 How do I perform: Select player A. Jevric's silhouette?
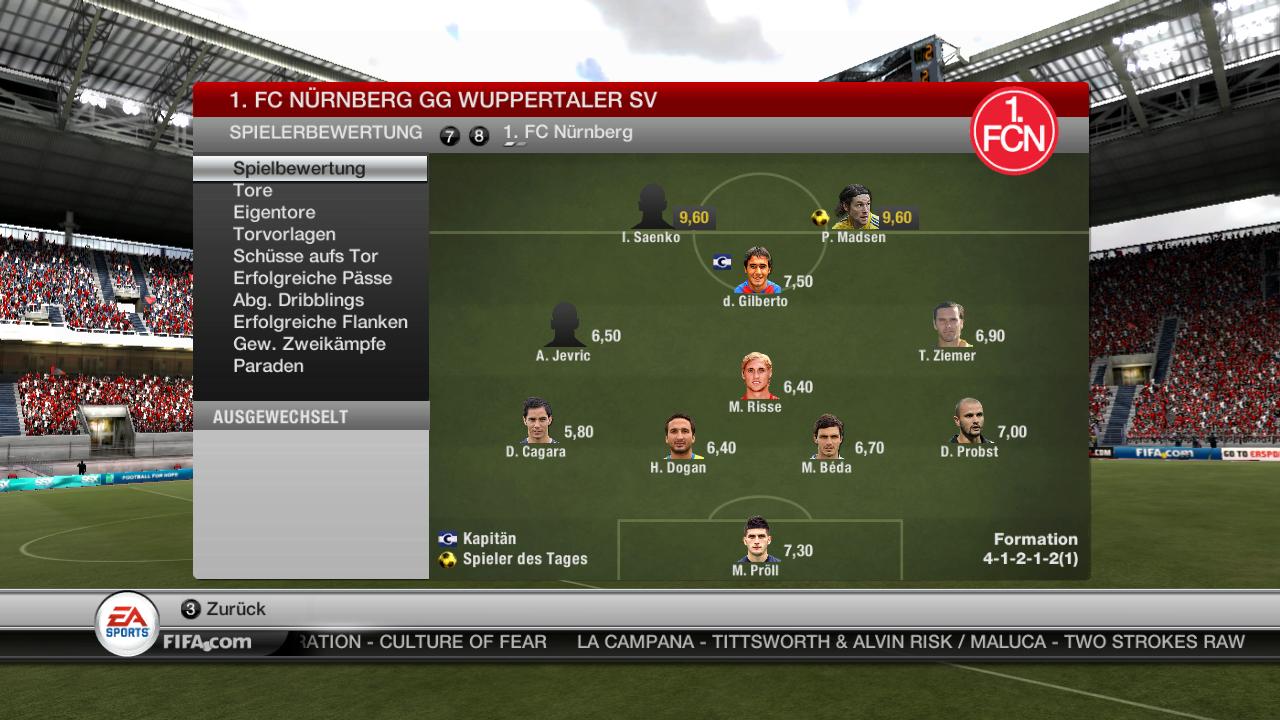click(x=564, y=325)
